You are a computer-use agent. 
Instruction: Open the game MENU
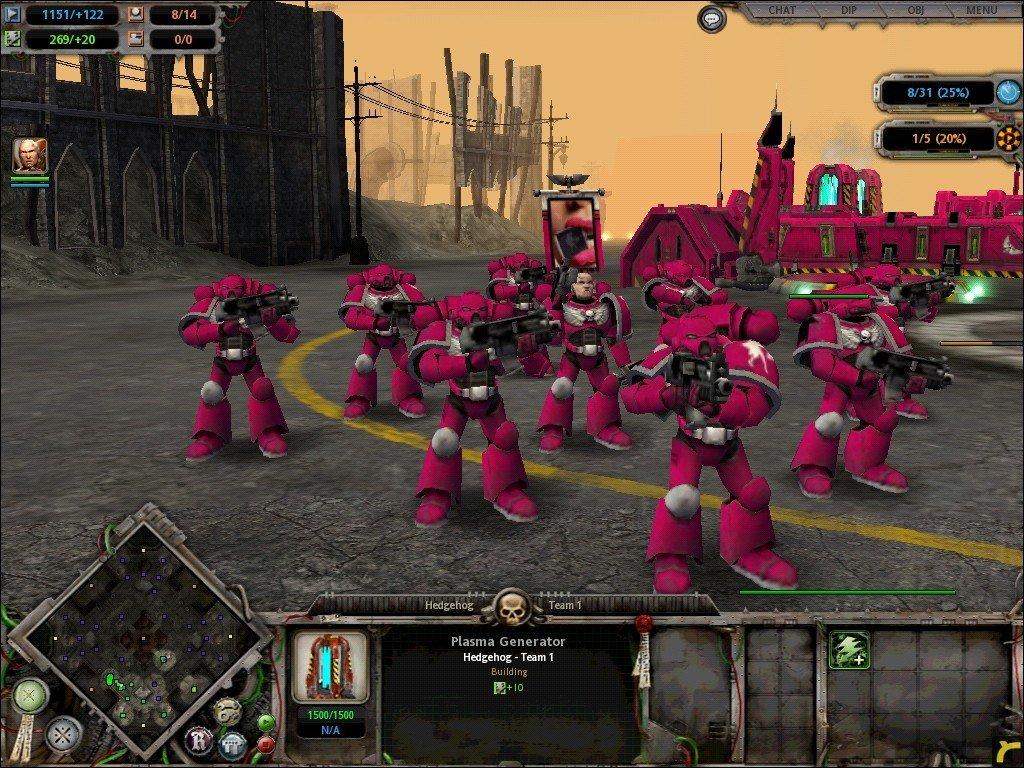pyautogui.click(x=981, y=11)
